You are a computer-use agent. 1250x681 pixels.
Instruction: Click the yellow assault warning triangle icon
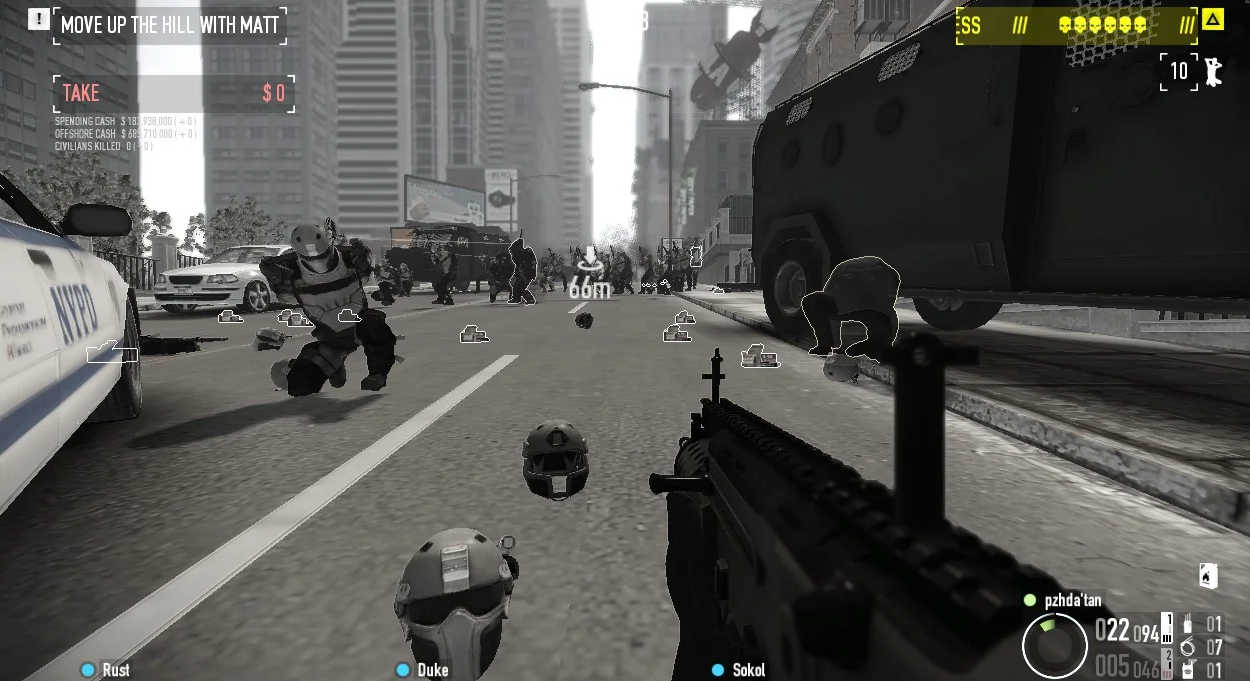pyautogui.click(x=1212, y=19)
